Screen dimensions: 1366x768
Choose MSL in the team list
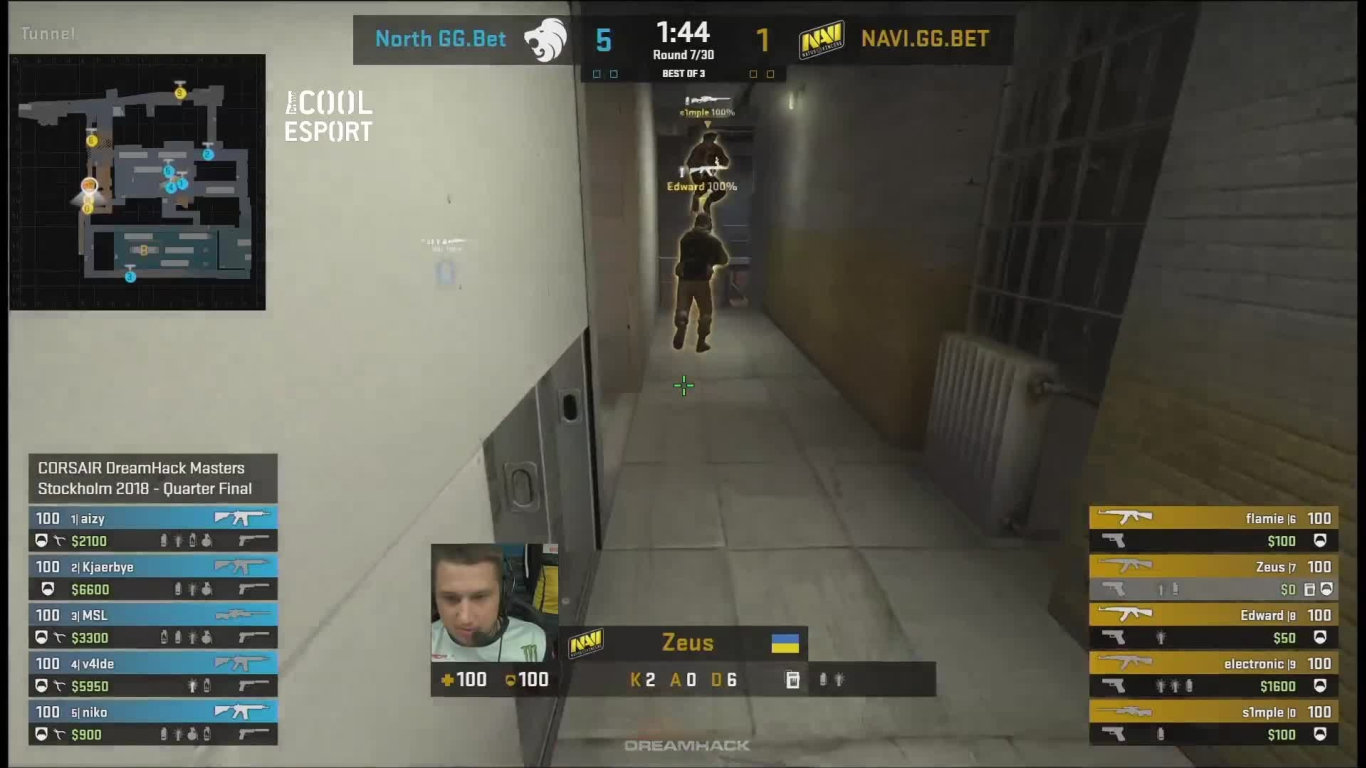coord(153,626)
